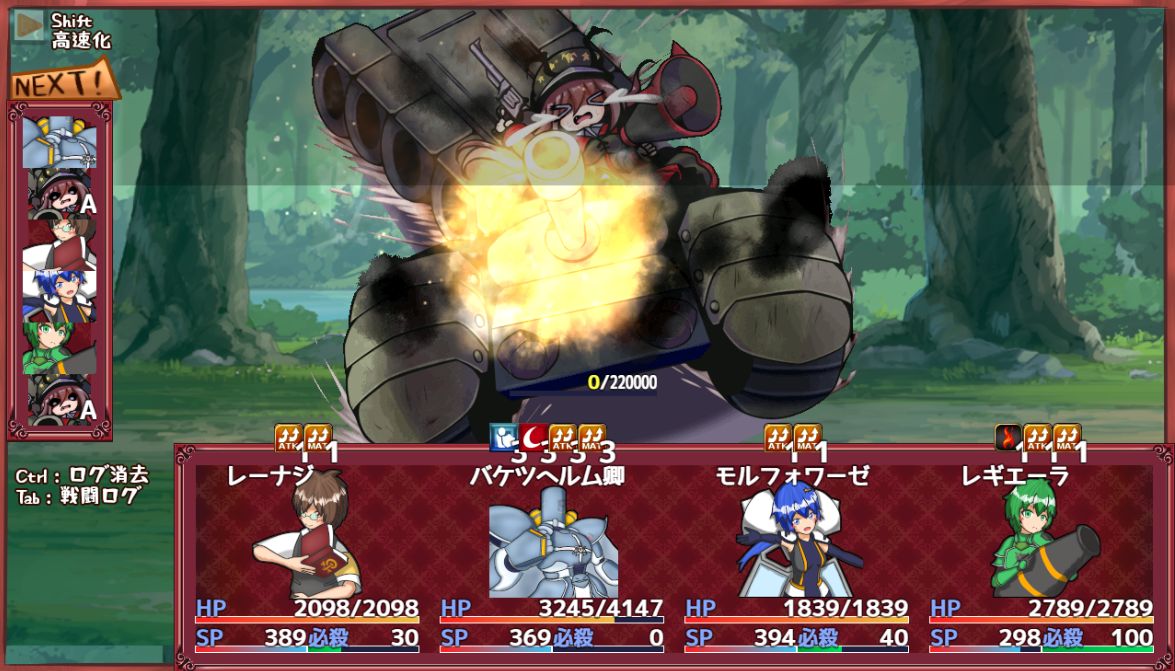Toggle the fast-forward play arrow button
The image size is (1175, 671).
tap(29, 26)
